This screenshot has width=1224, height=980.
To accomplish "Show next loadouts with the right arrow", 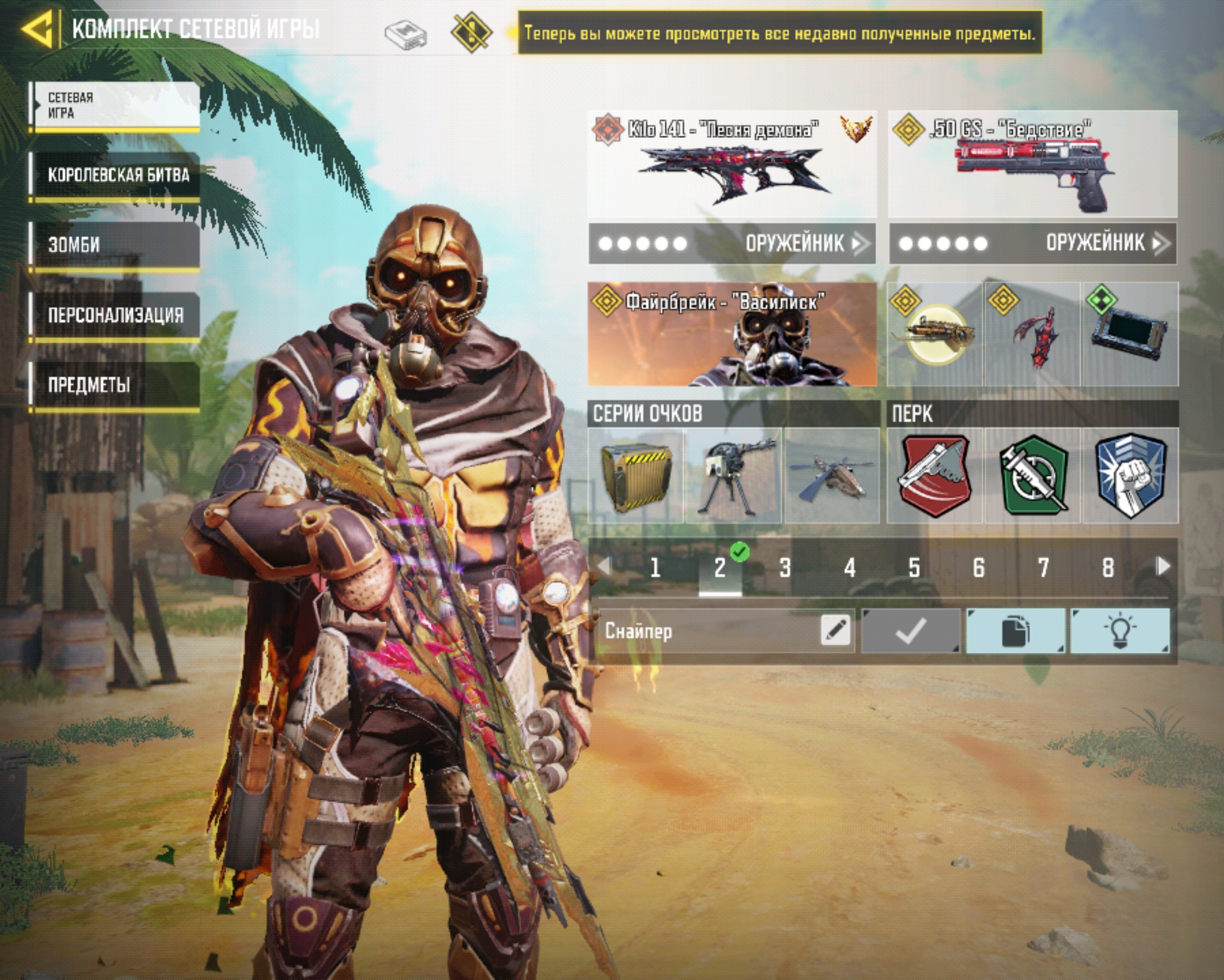I will tap(1163, 565).
